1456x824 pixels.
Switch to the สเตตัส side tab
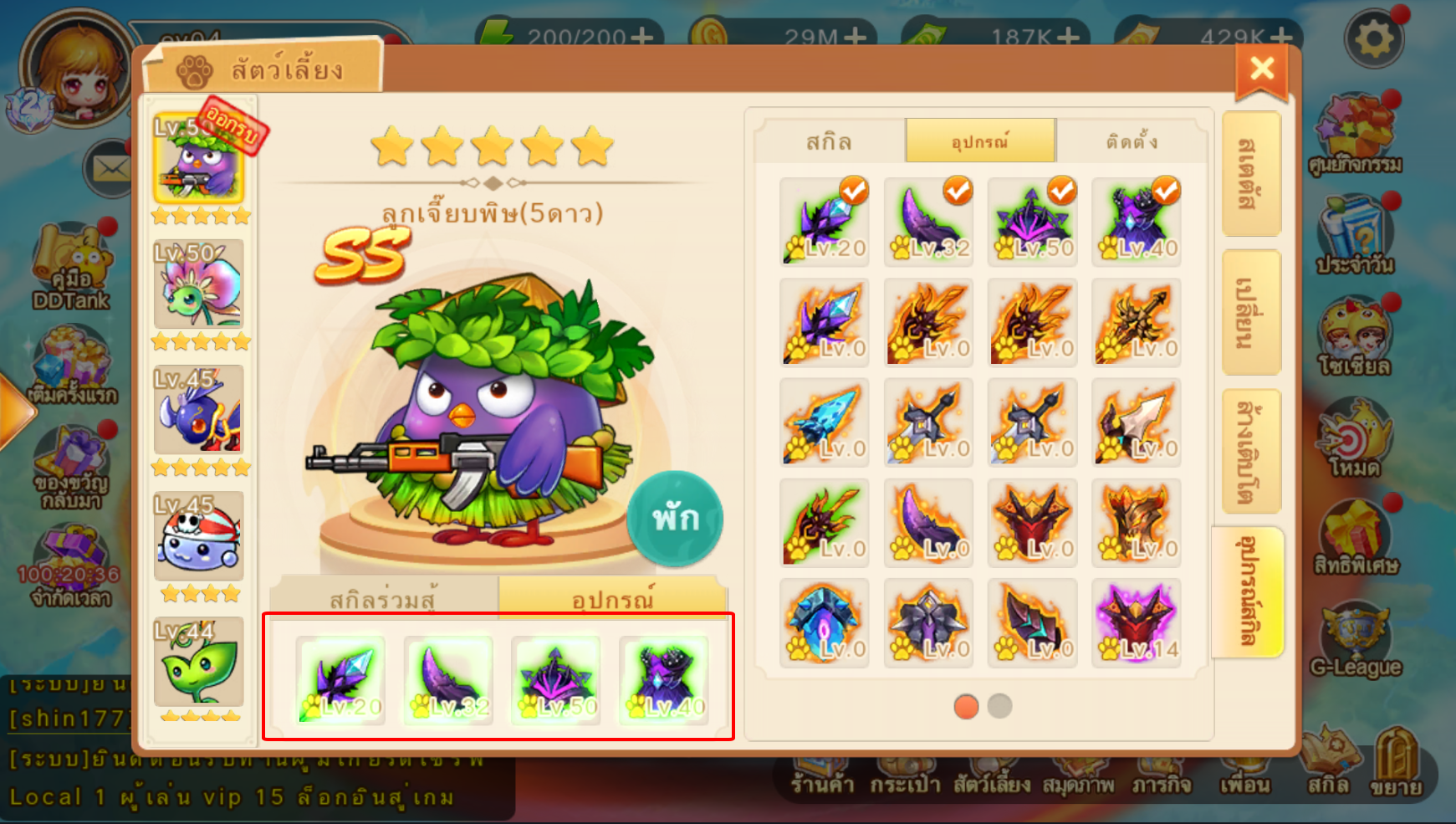click(x=1250, y=174)
